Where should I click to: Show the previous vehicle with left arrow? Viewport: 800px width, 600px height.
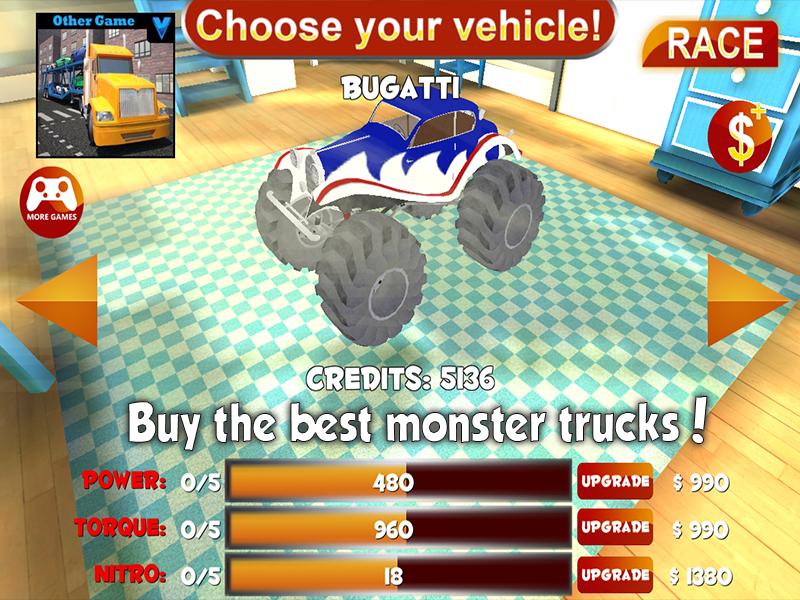click(x=60, y=300)
